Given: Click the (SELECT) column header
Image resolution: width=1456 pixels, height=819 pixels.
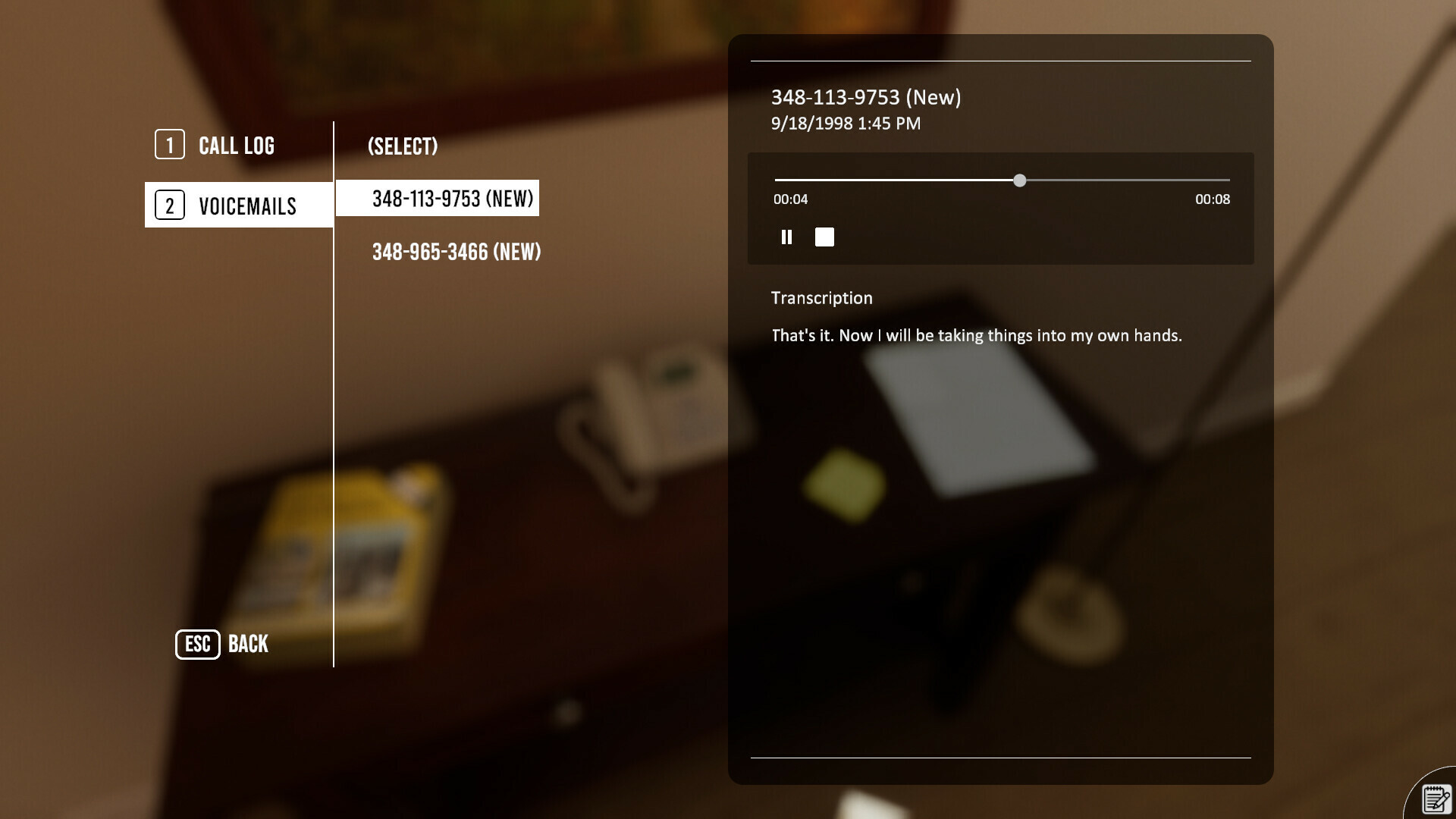Looking at the screenshot, I should point(403,146).
